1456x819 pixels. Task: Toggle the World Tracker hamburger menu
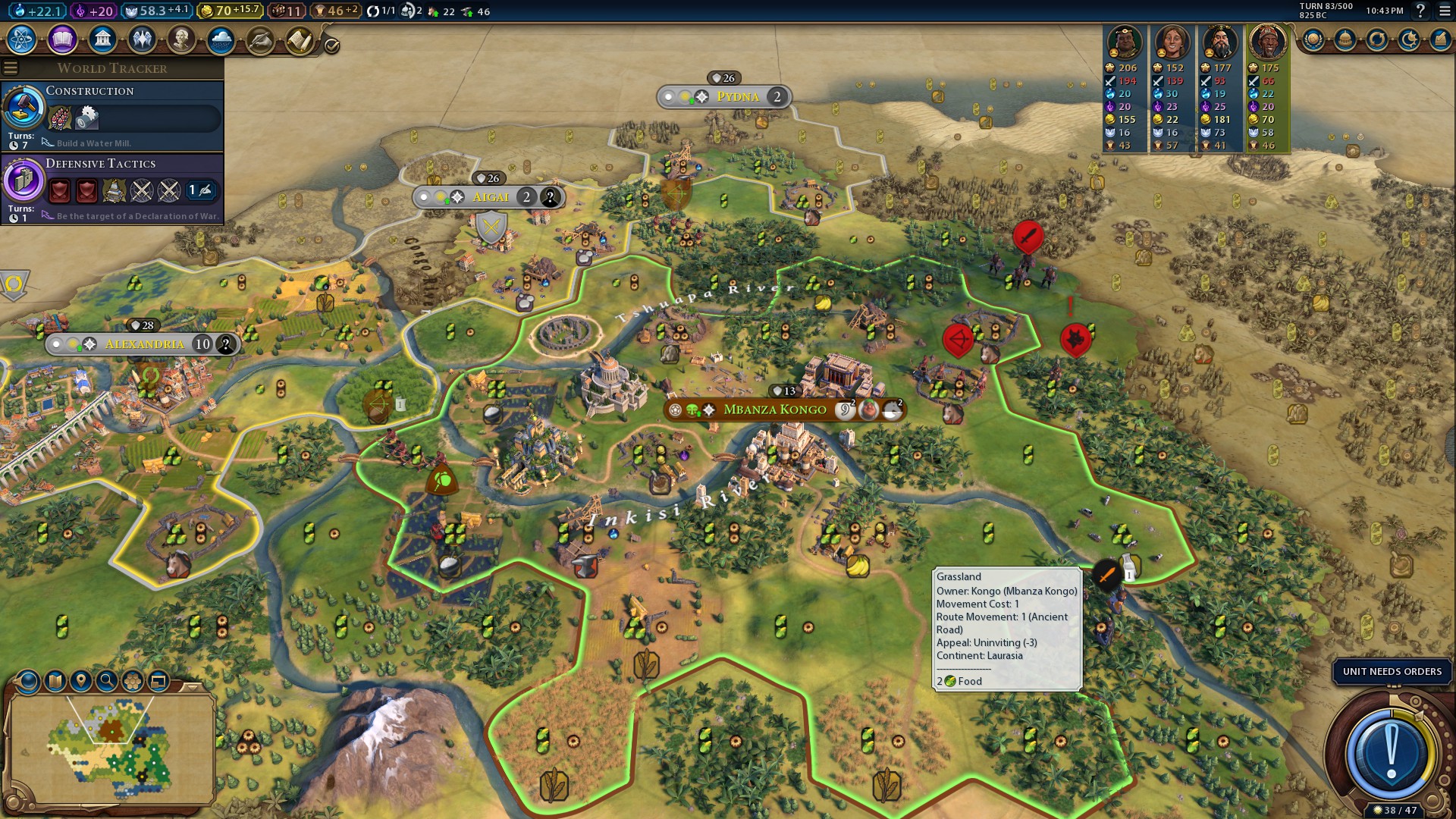pyautogui.click(x=11, y=68)
